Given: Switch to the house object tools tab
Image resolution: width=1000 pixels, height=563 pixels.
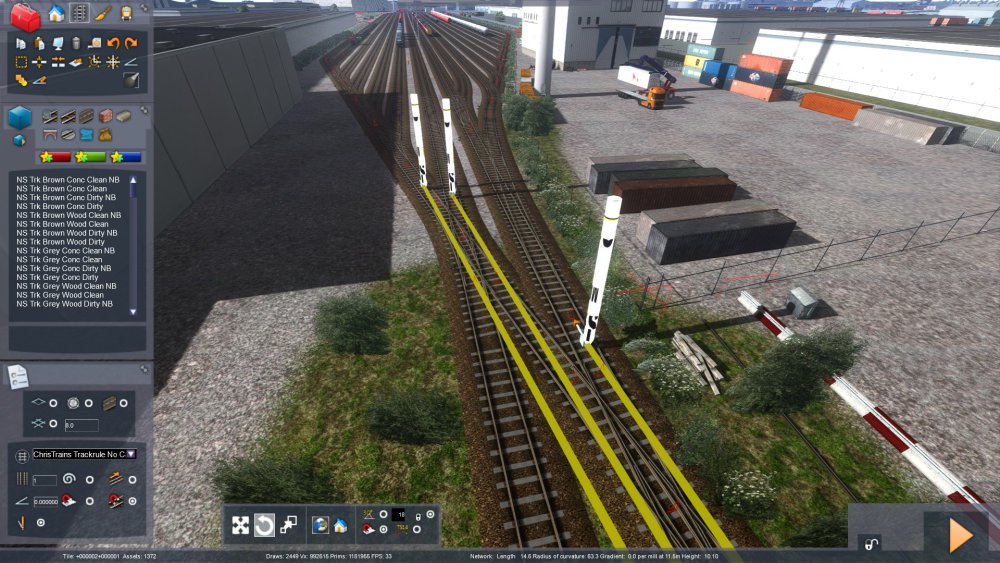Looking at the screenshot, I should point(56,13).
